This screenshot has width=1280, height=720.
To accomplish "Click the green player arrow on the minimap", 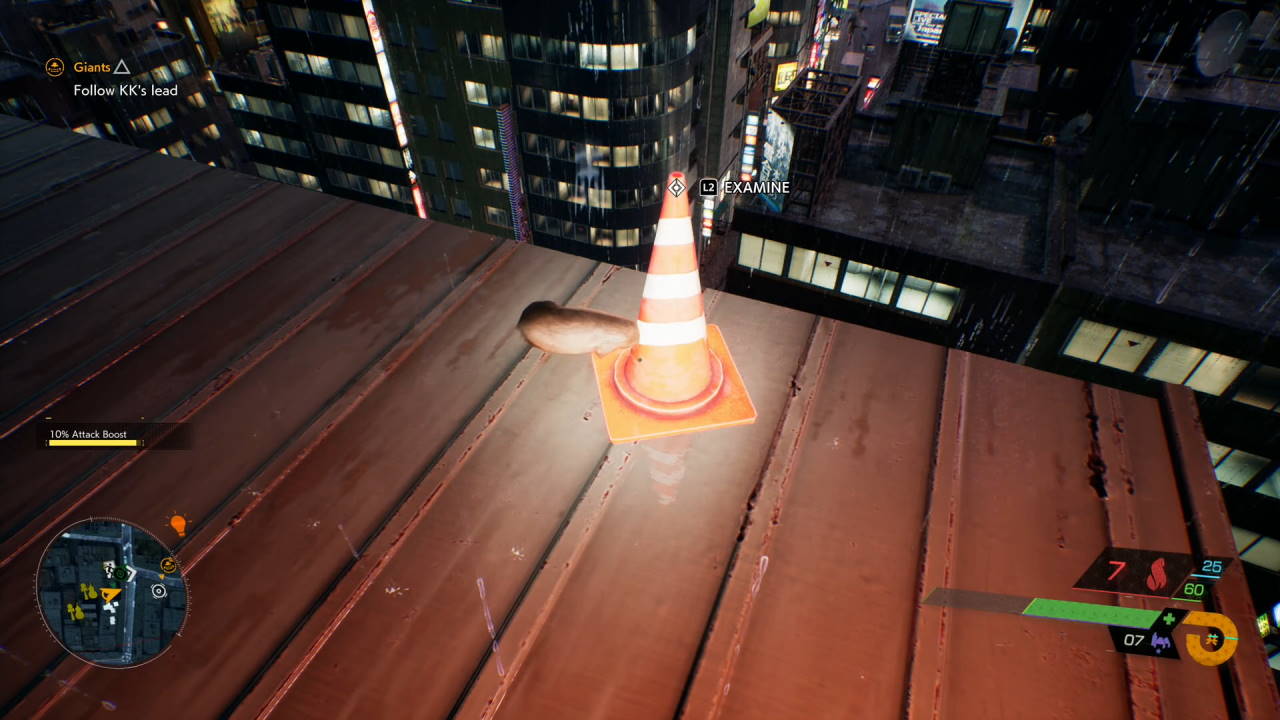I will pos(119,573).
